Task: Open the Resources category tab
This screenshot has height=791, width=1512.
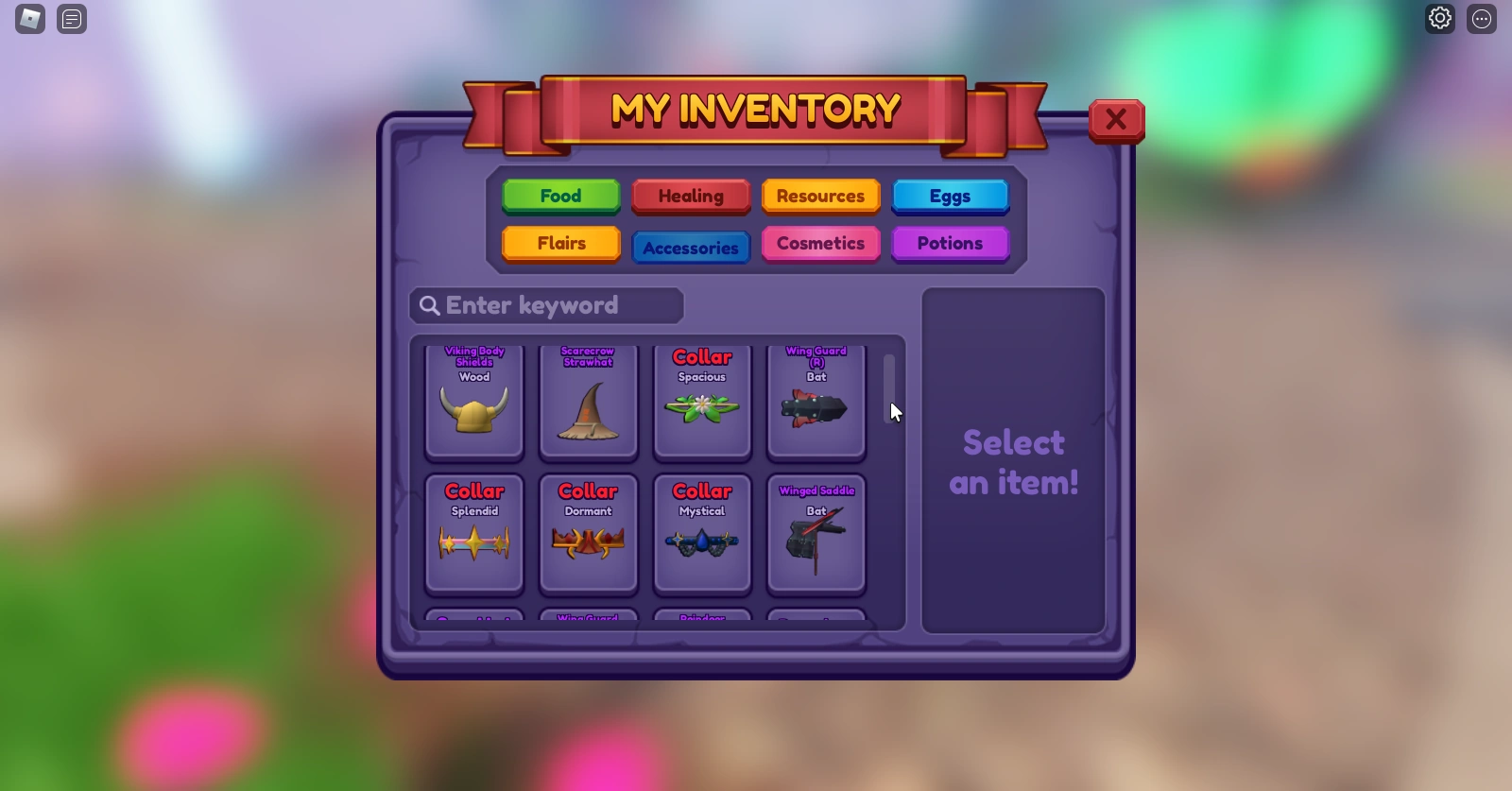Action: coord(820,197)
